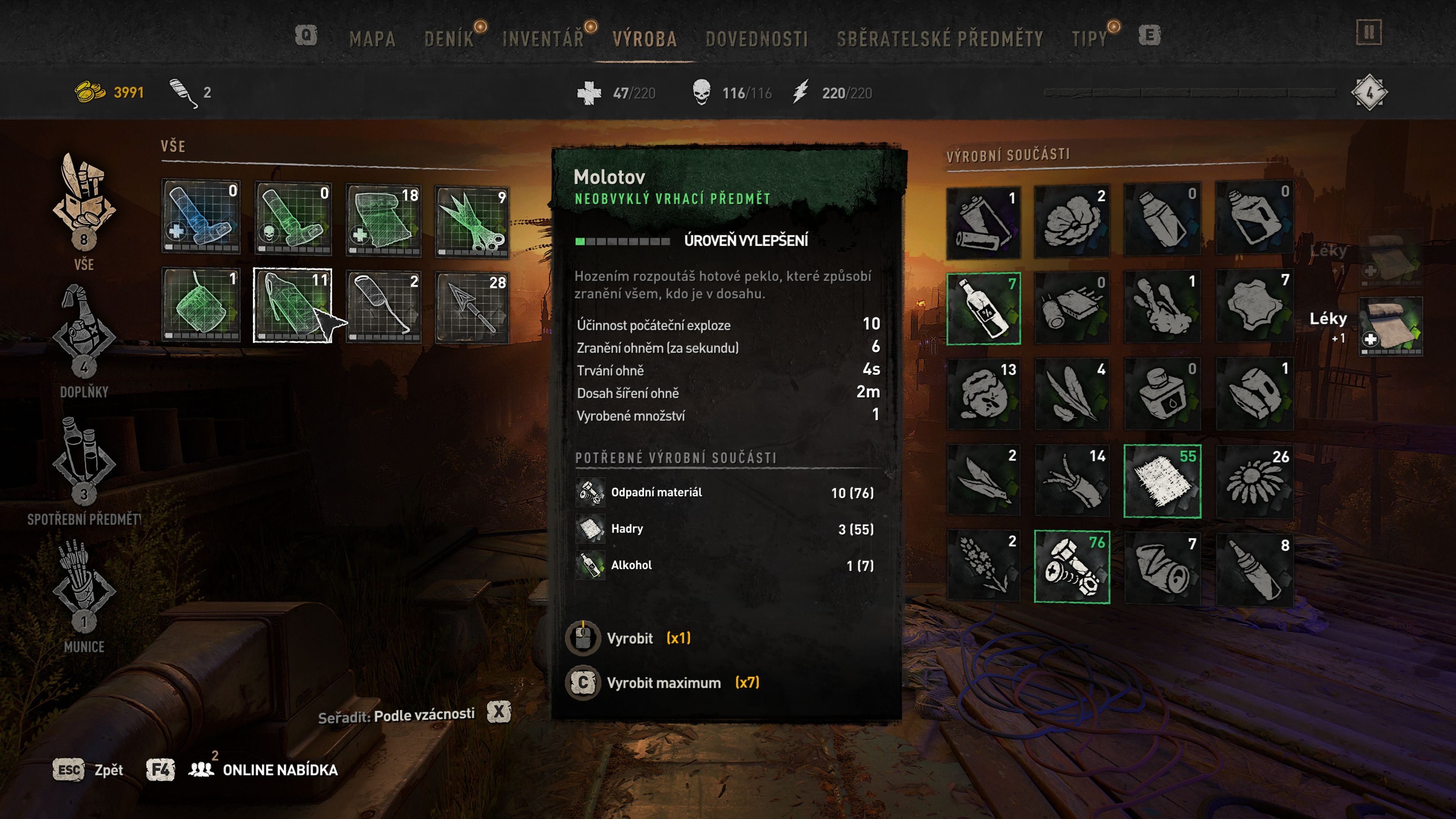The height and width of the screenshot is (819, 1456).
Task: Switch to the MAPA tab
Action: 372,39
